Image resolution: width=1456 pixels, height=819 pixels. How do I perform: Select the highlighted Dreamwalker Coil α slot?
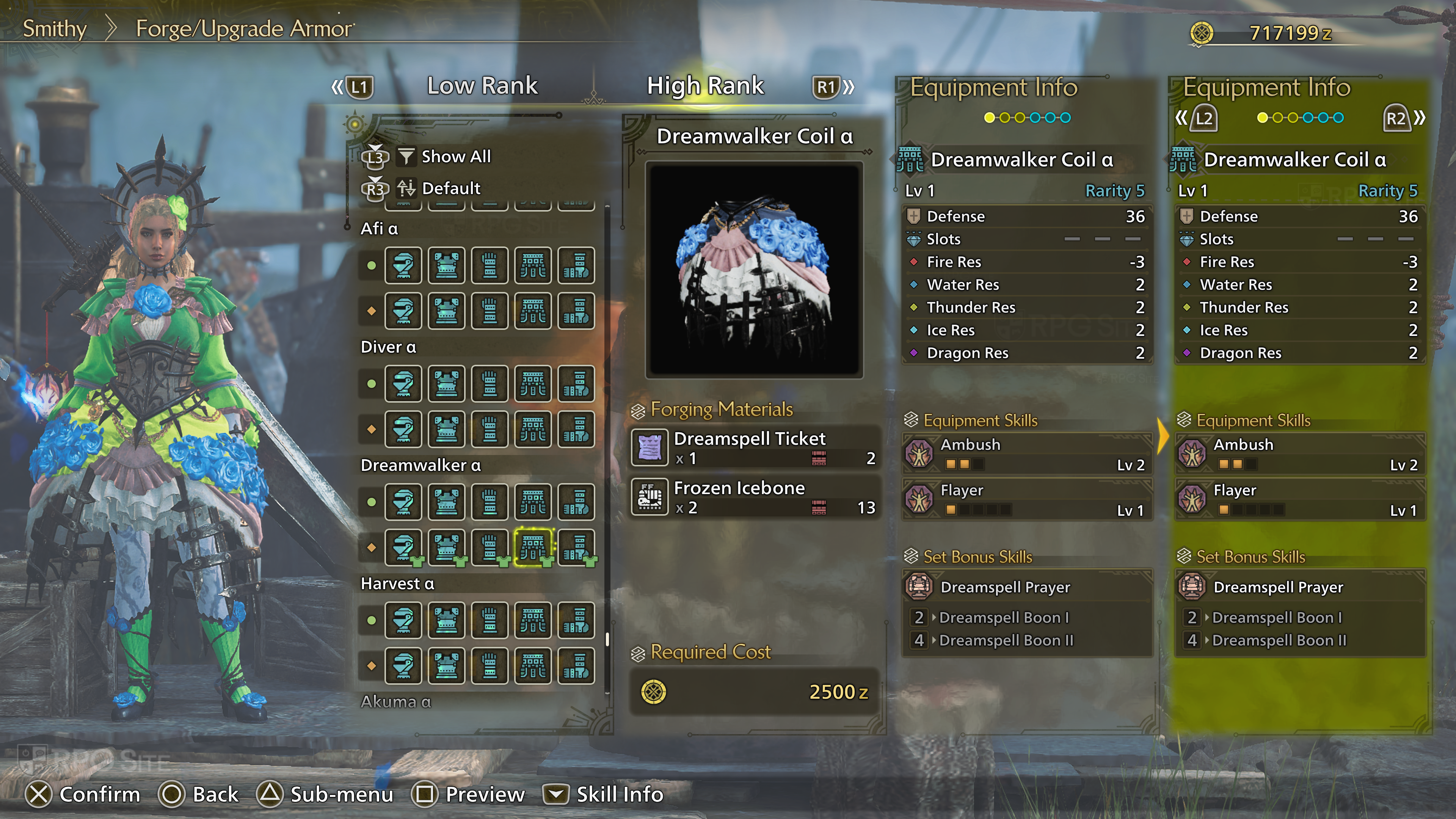(532, 546)
